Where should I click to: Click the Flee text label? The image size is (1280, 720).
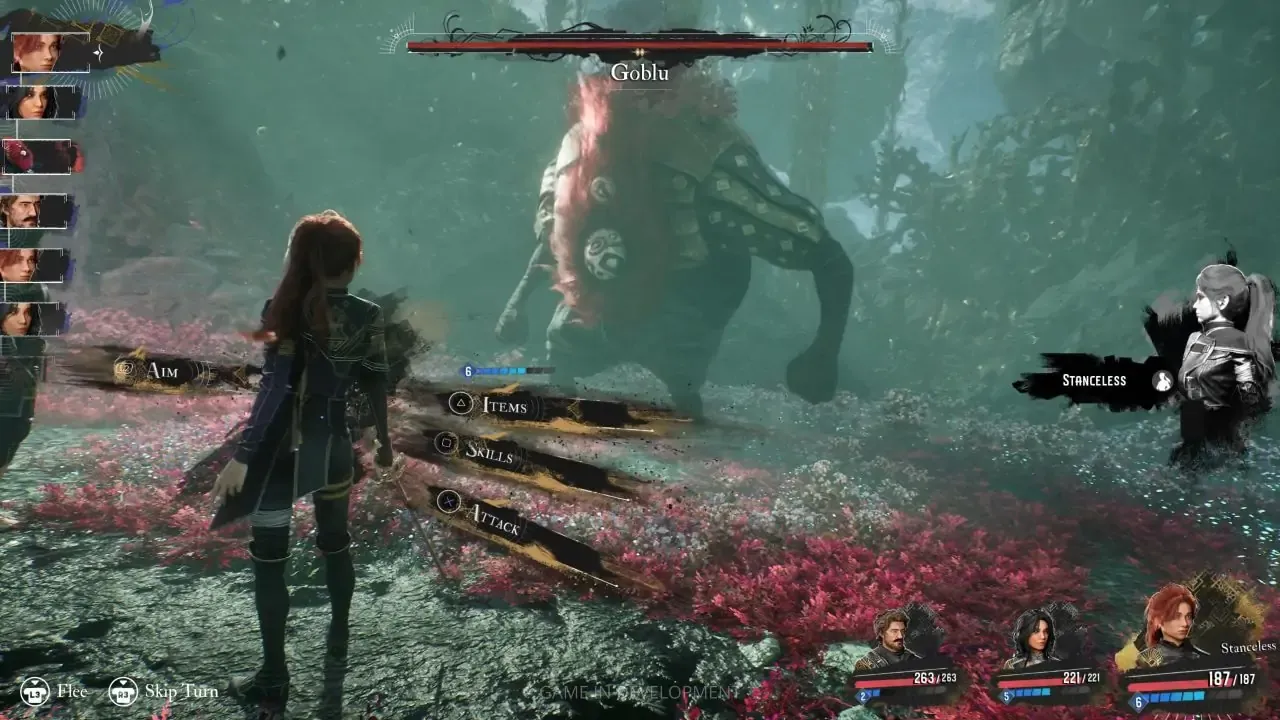pos(72,691)
